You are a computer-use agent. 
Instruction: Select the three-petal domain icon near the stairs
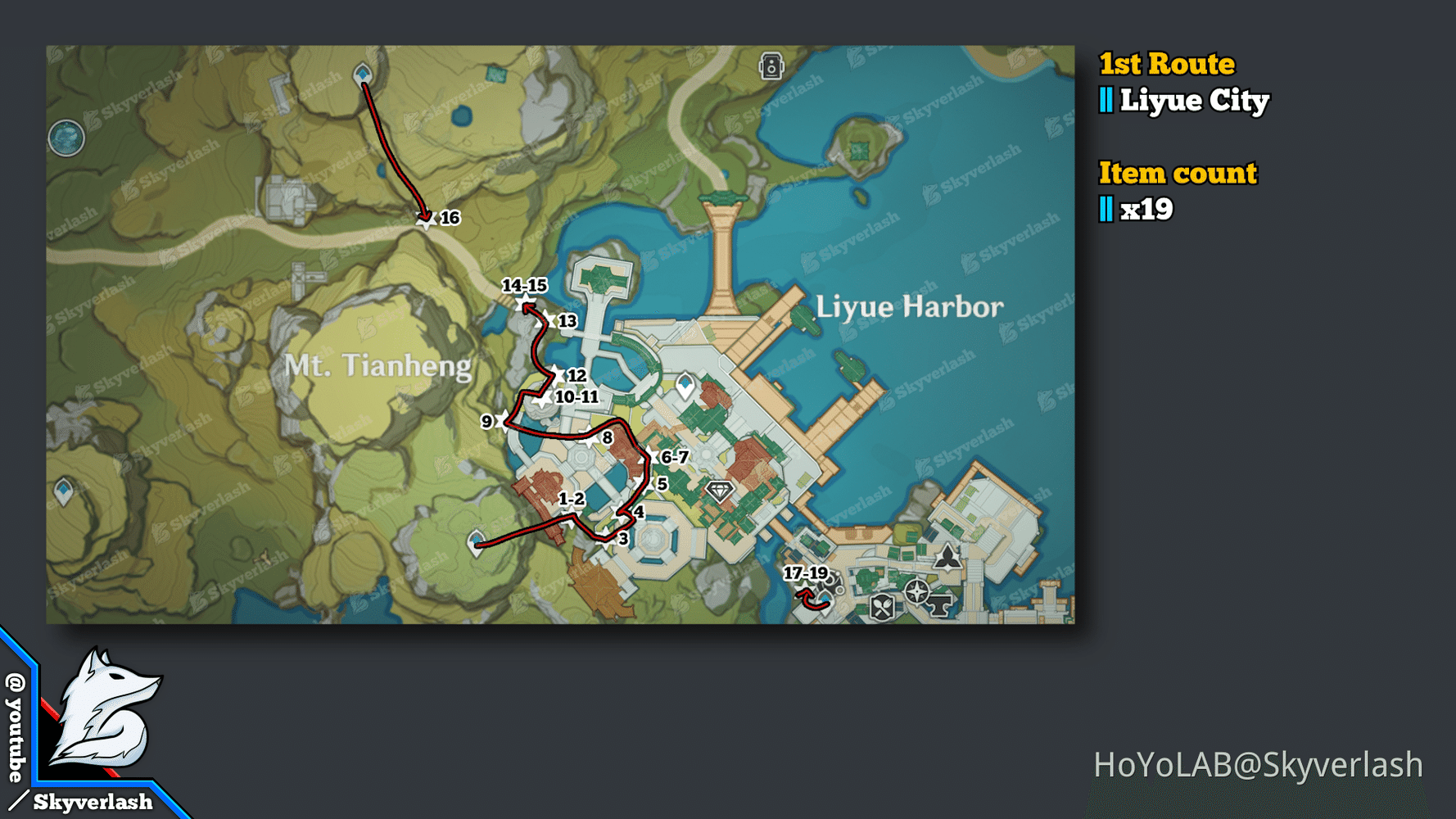point(947,559)
